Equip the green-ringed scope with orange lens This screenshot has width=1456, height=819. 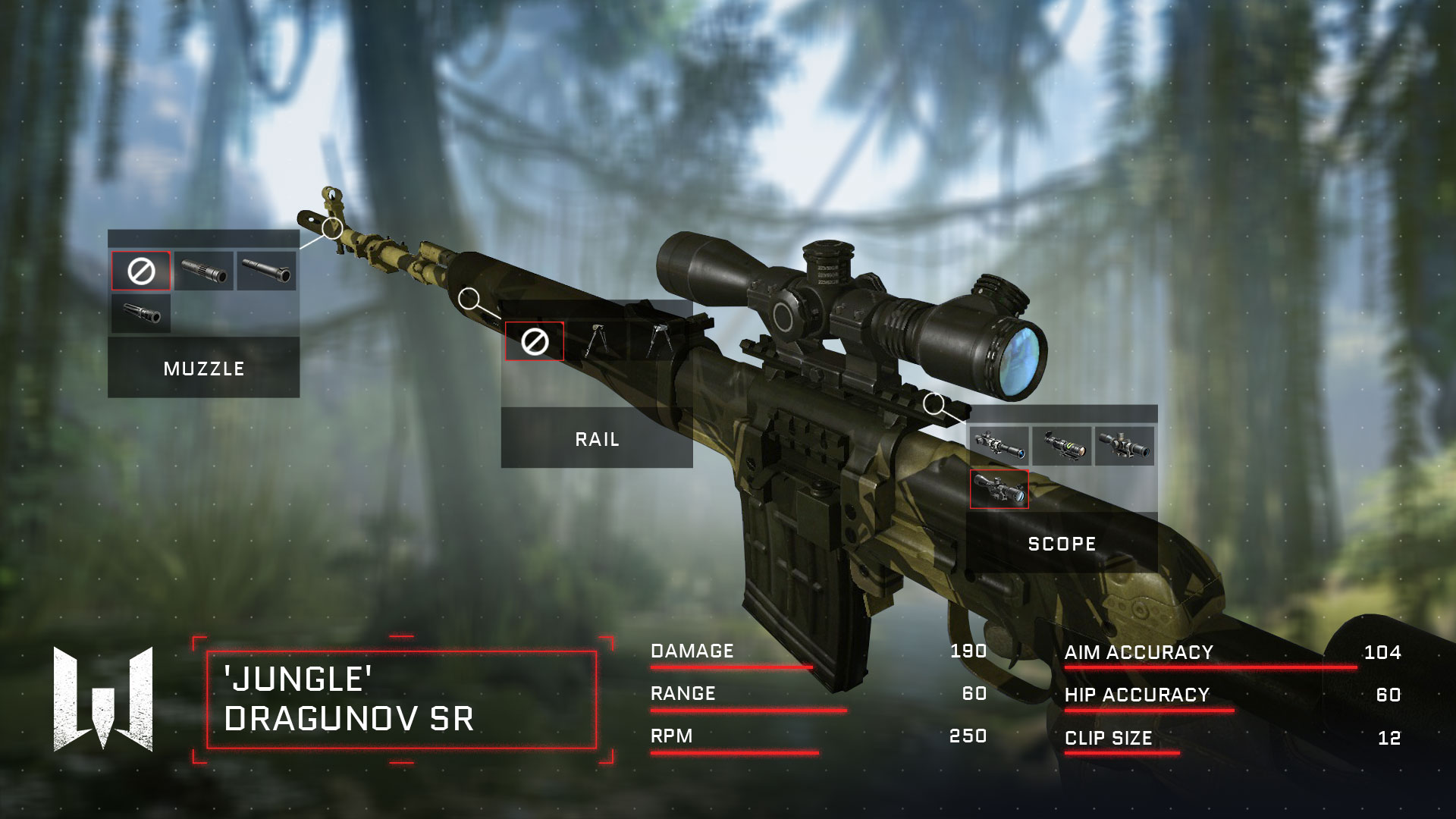point(1062,446)
